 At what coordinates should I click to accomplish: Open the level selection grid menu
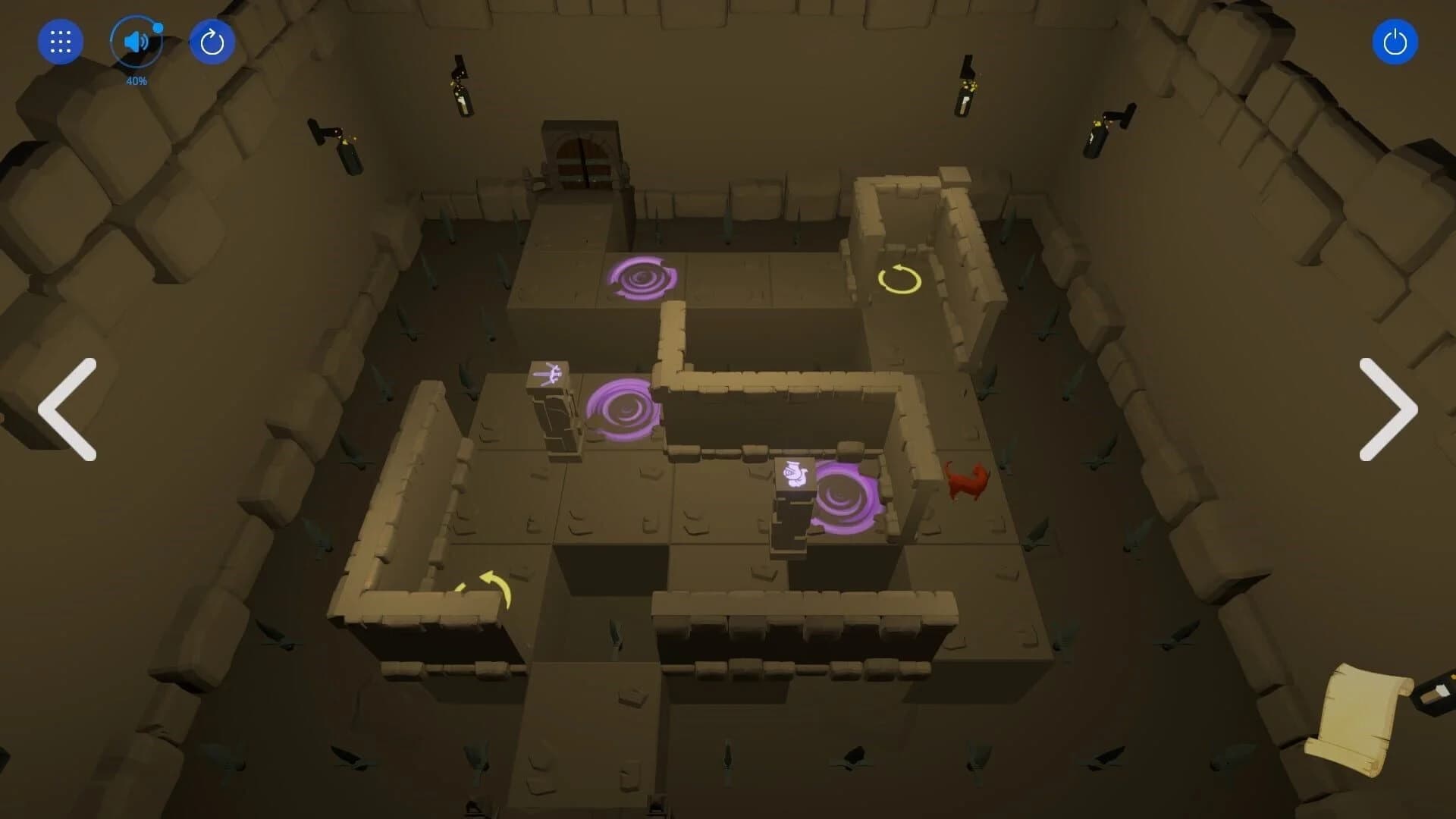[x=60, y=41]
